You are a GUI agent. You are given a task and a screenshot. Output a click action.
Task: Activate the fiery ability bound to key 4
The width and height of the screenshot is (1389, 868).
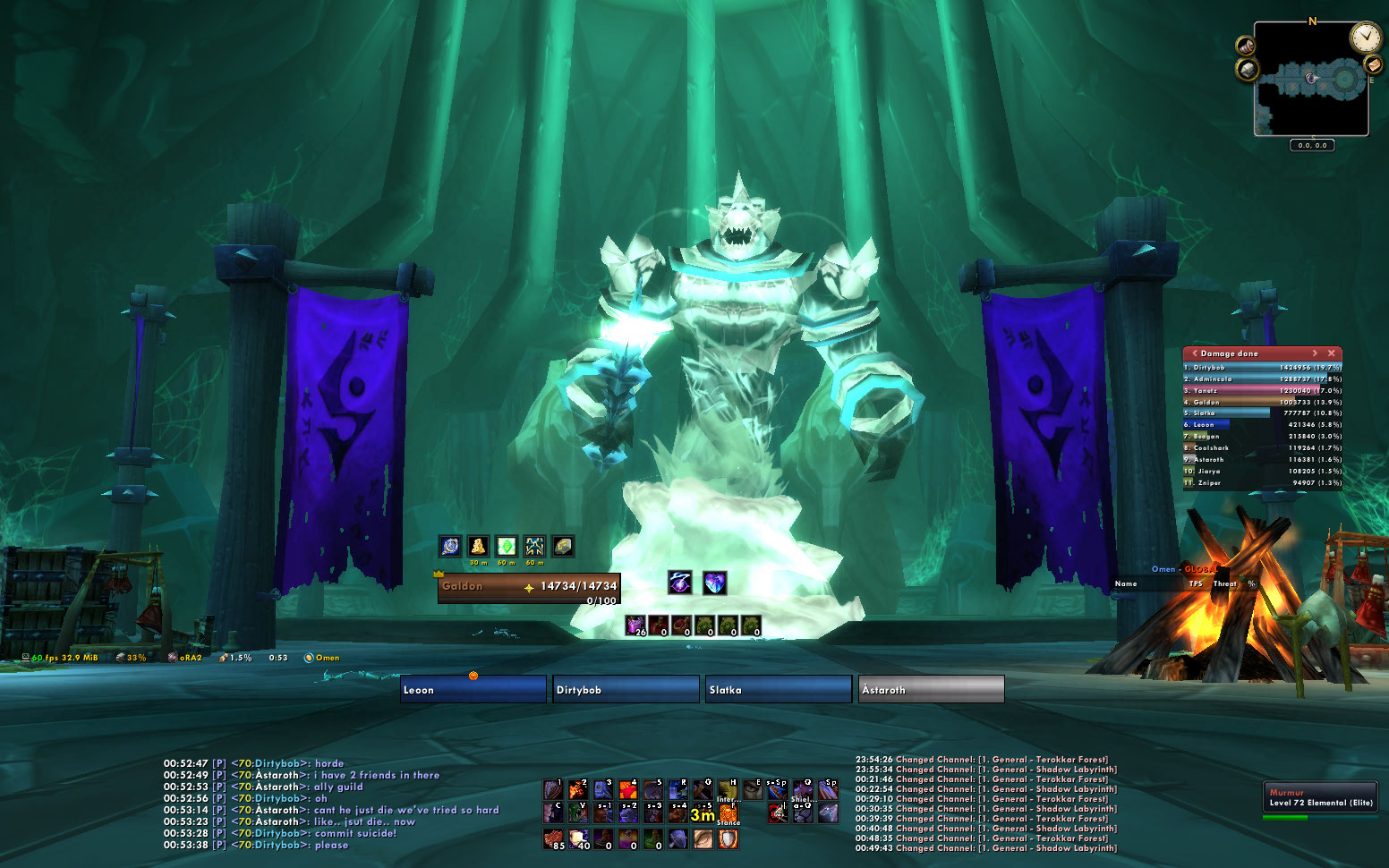(x=628, y=789)
